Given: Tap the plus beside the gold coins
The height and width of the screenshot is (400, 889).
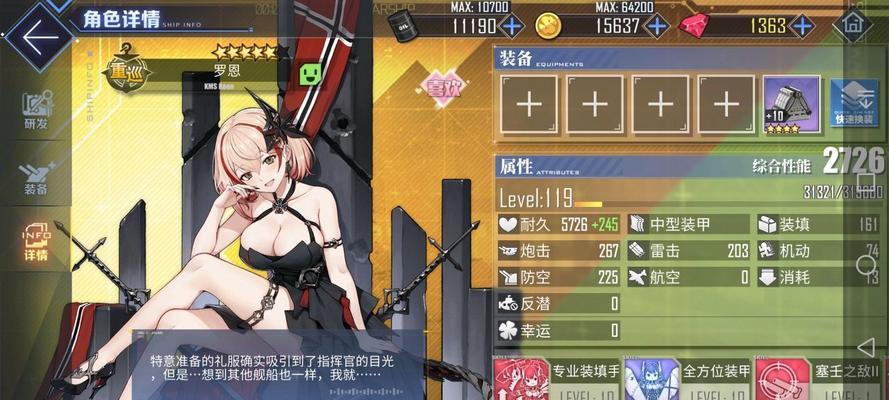Looking at the screenshot, I should pyautogui.click(x=656, y=26).
